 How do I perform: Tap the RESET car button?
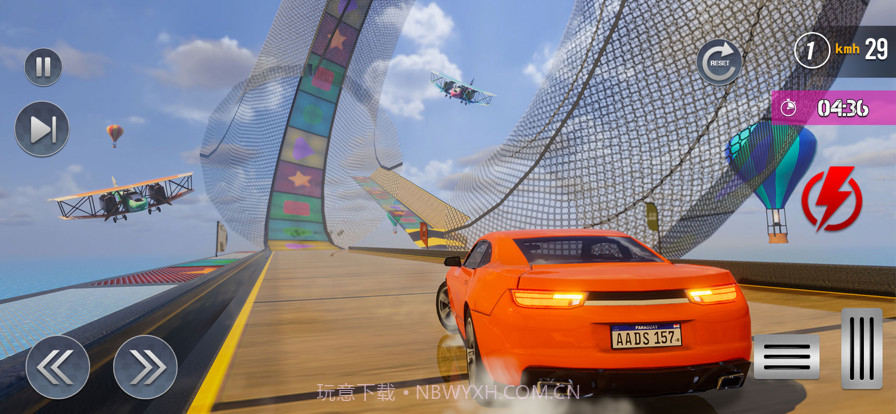pyautogui.click(x=720, y=61)
